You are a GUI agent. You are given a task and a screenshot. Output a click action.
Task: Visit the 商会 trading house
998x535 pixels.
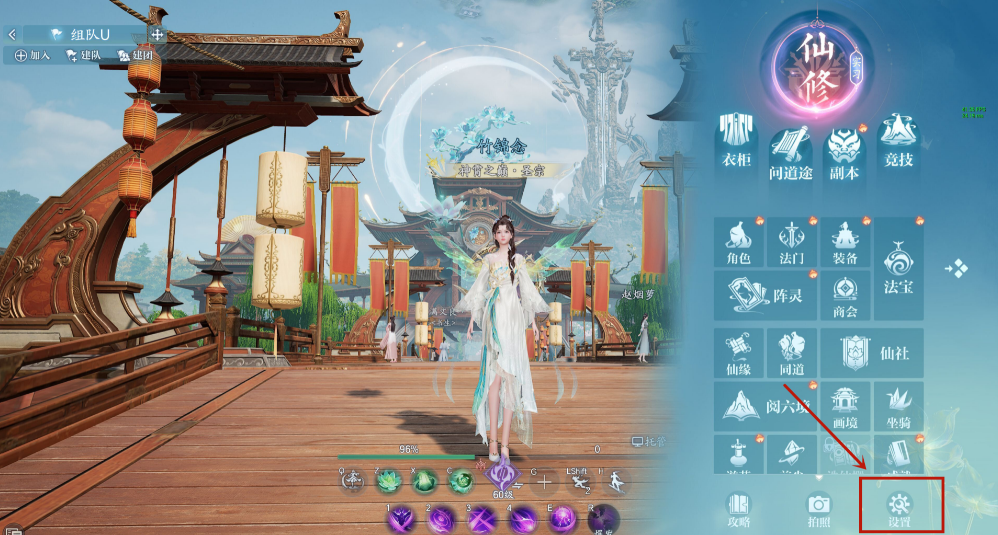(845, 296)
